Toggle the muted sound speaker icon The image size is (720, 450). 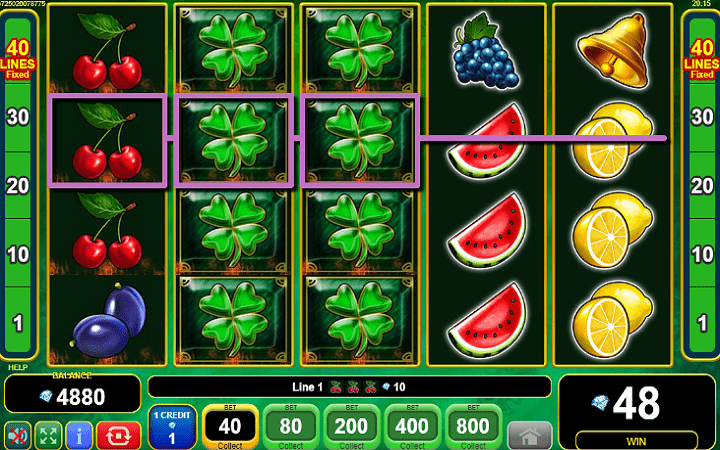click(x=17, y=434)
